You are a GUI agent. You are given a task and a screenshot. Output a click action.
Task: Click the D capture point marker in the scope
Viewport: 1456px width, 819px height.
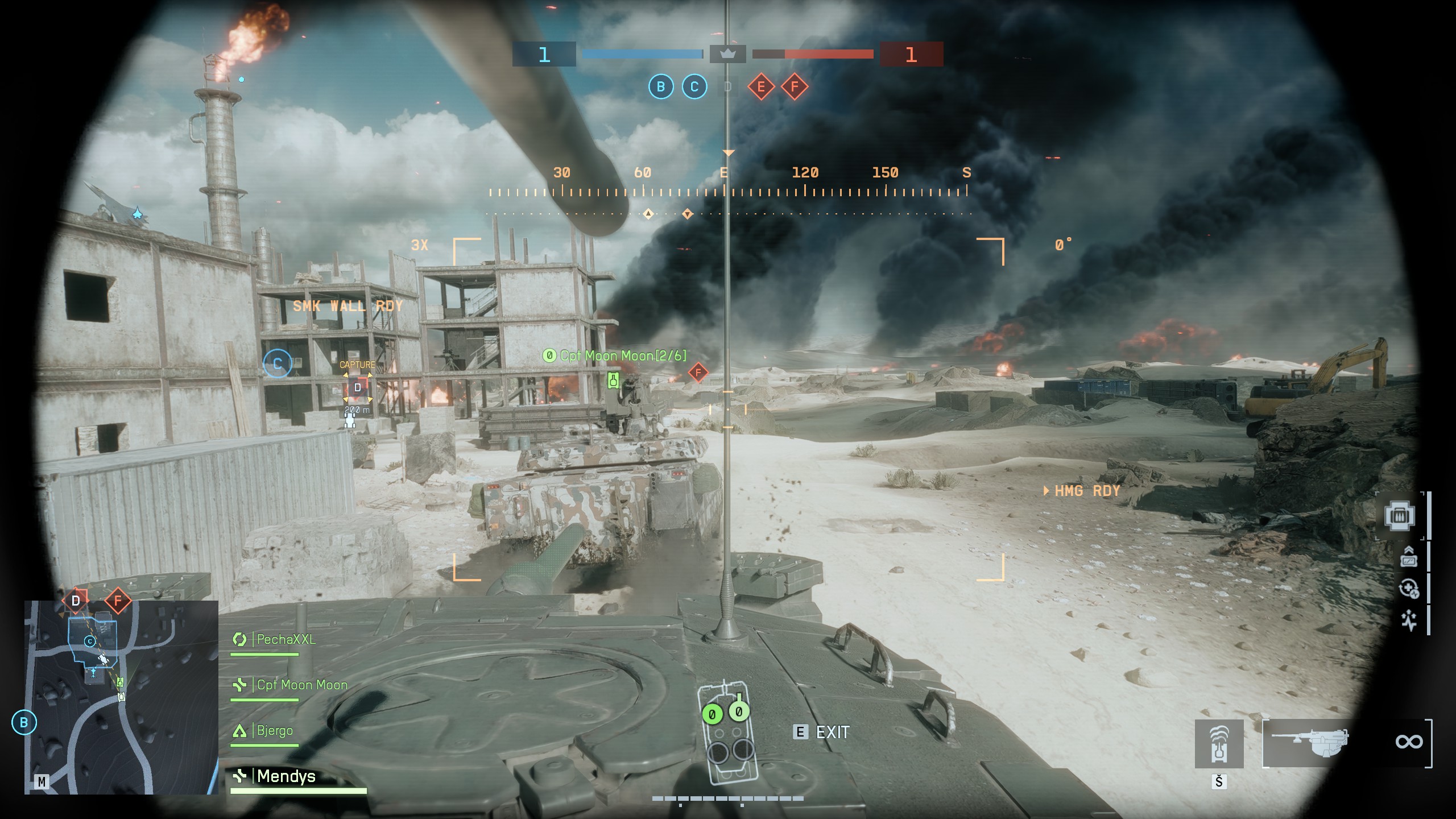pos(357,388)
